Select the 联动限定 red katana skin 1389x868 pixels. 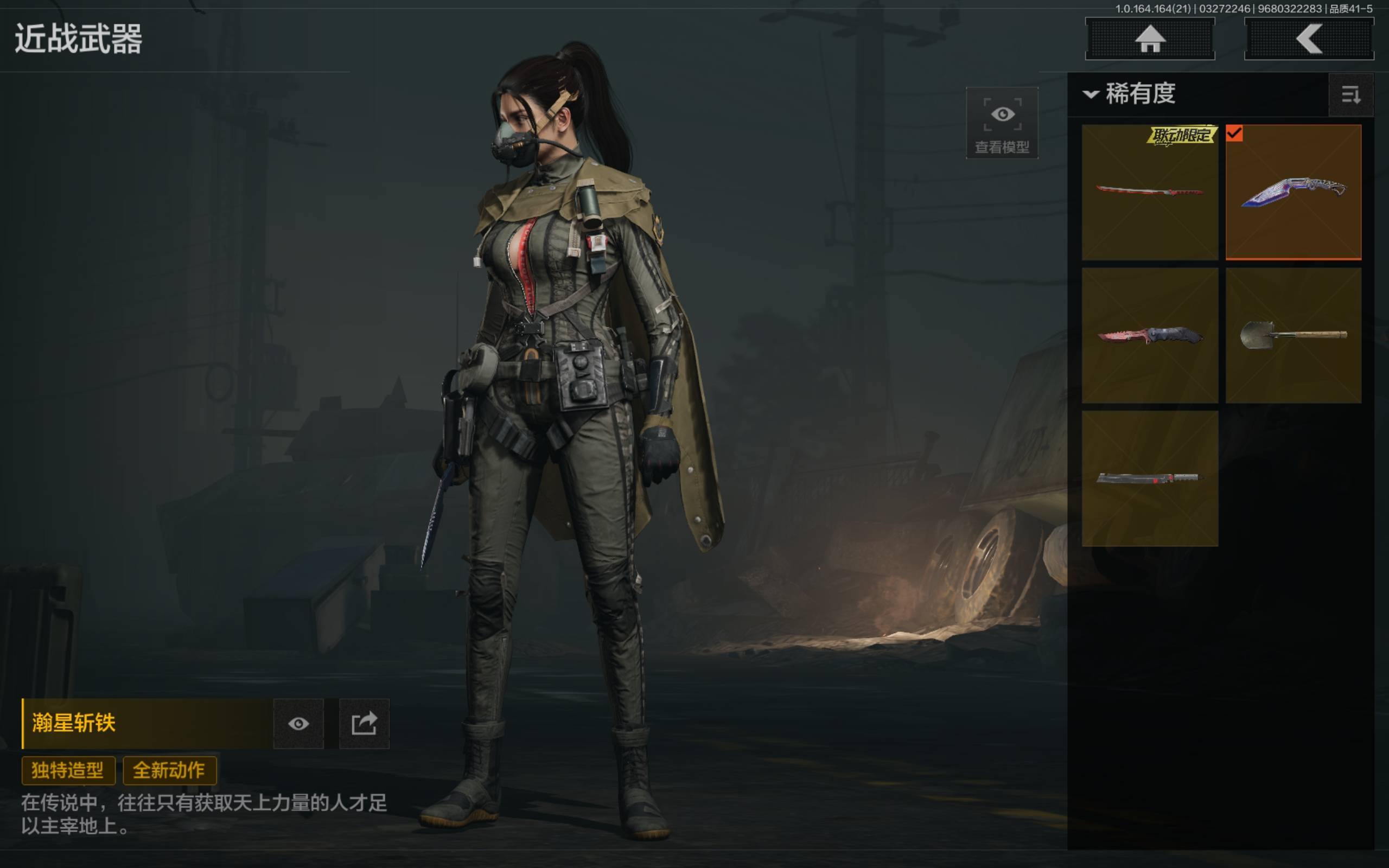coord(1150,192)
